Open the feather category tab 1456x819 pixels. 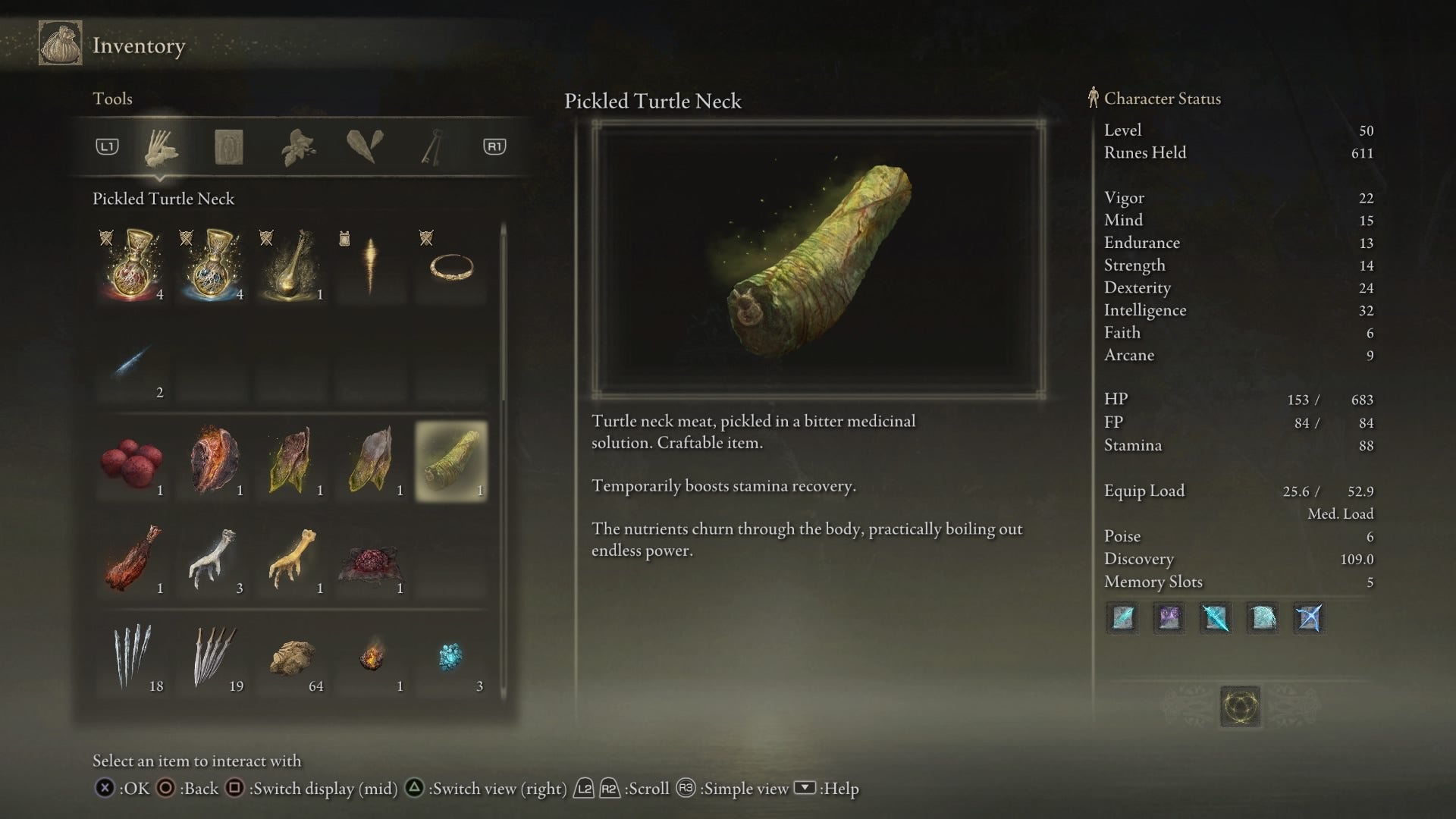point(365,146)
